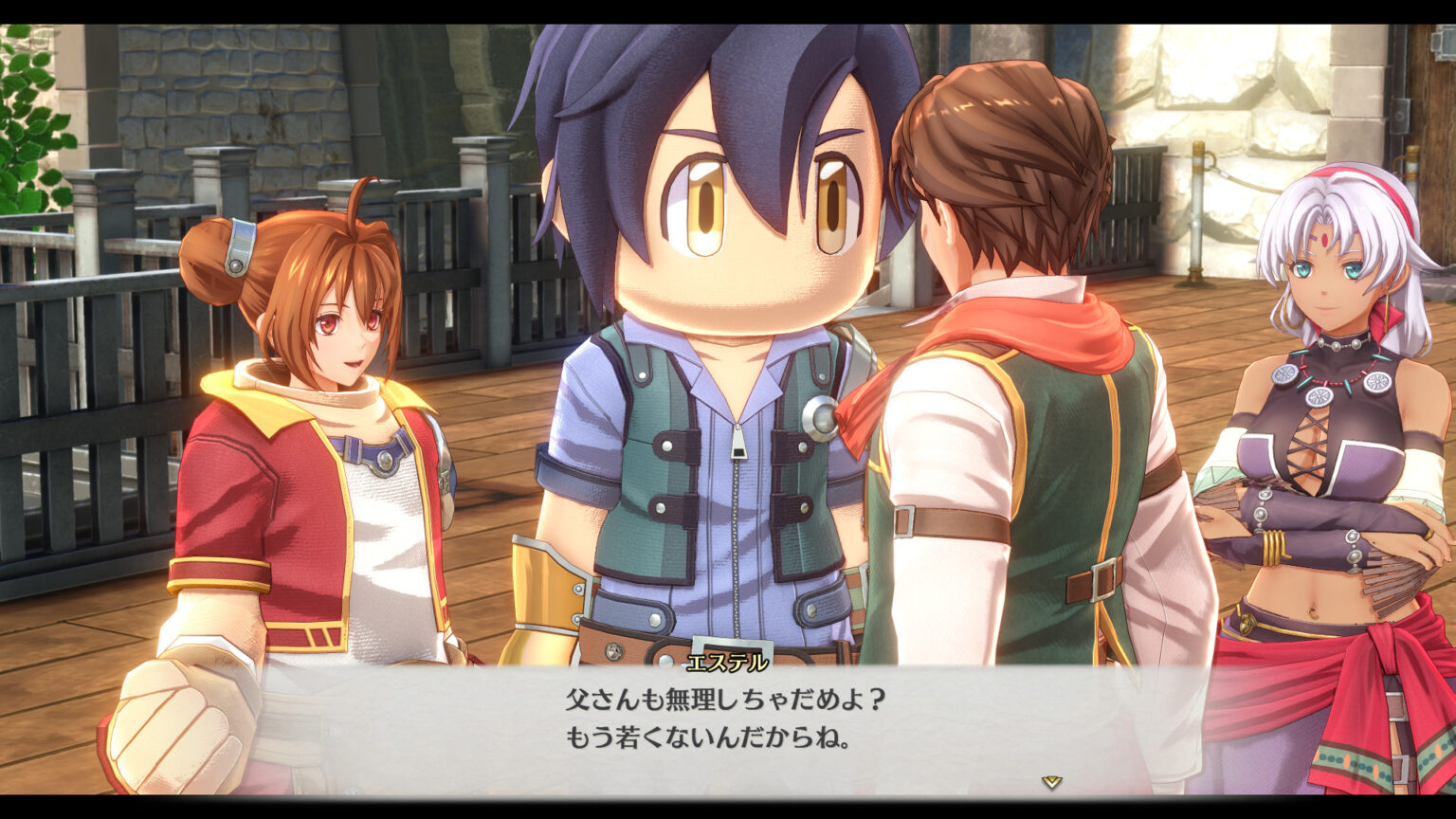Click Scherazard's gold bangle bracelets
The image size is (1456, 819).
pyautogui.click(x=1275, y=545)
